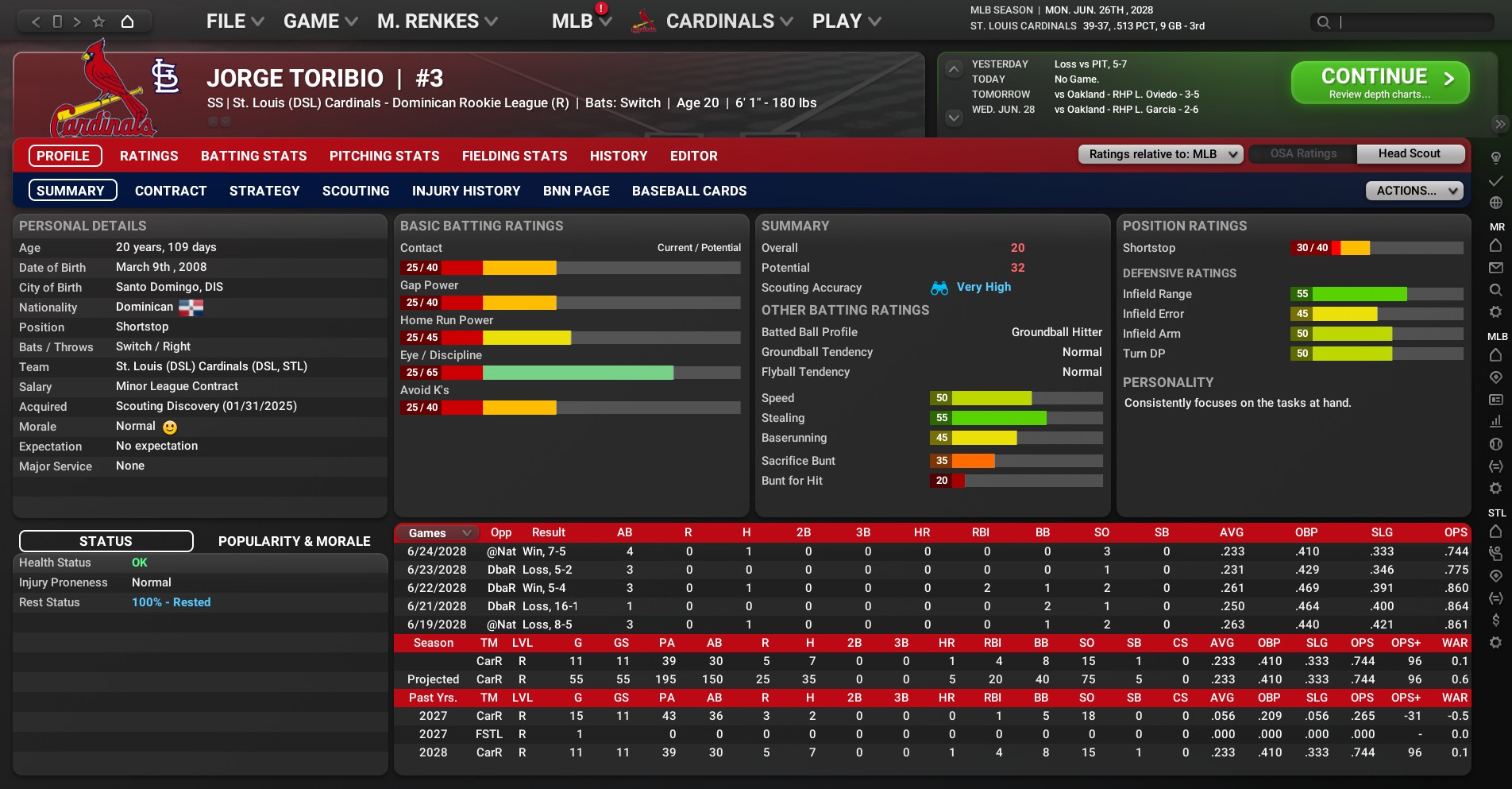
Task: Show the BASEBALL CARDS sub-tab
Action: pyautogui.click(x=689, y=191)
